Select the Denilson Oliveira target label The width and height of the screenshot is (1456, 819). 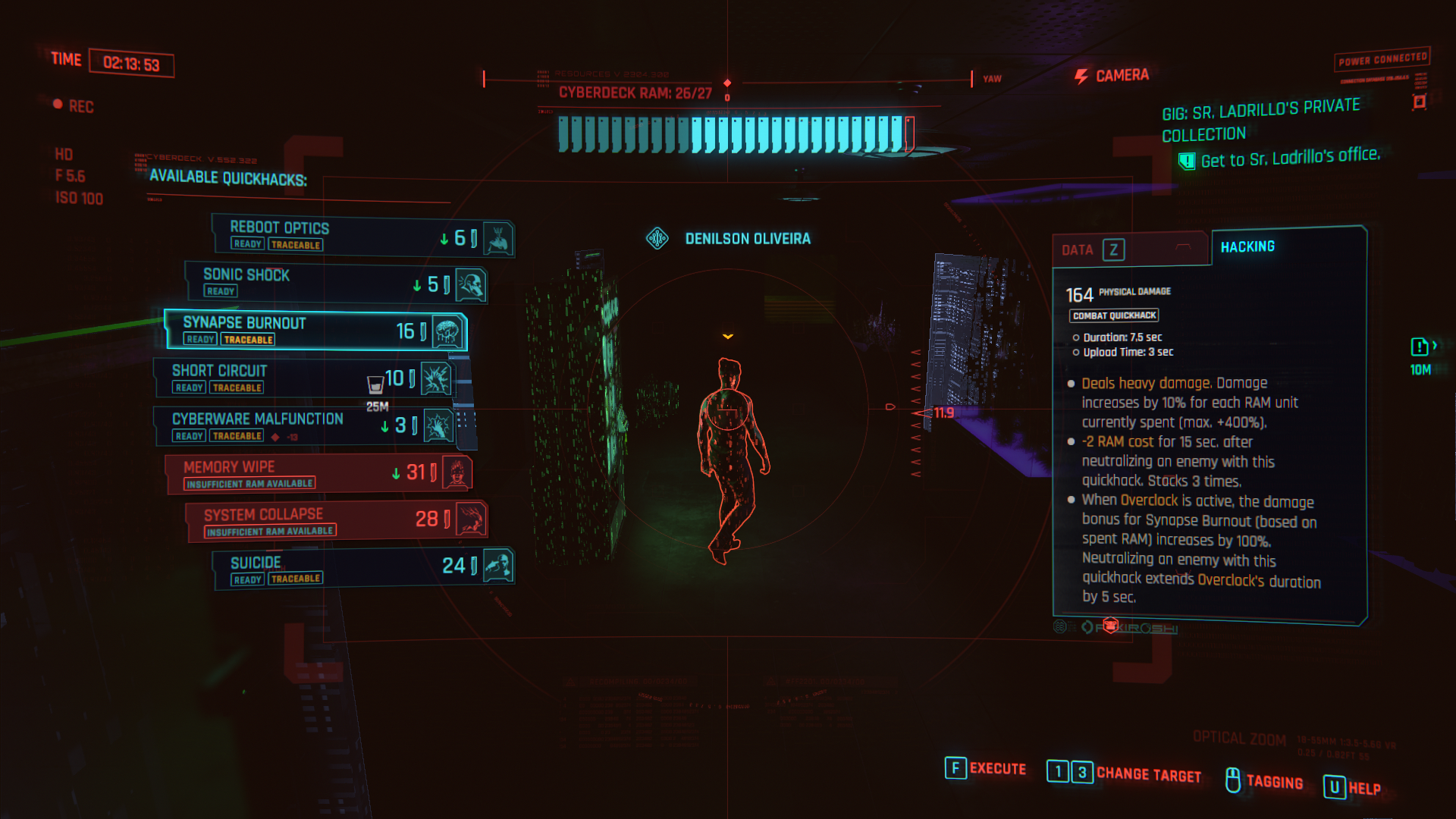(748, 237)
